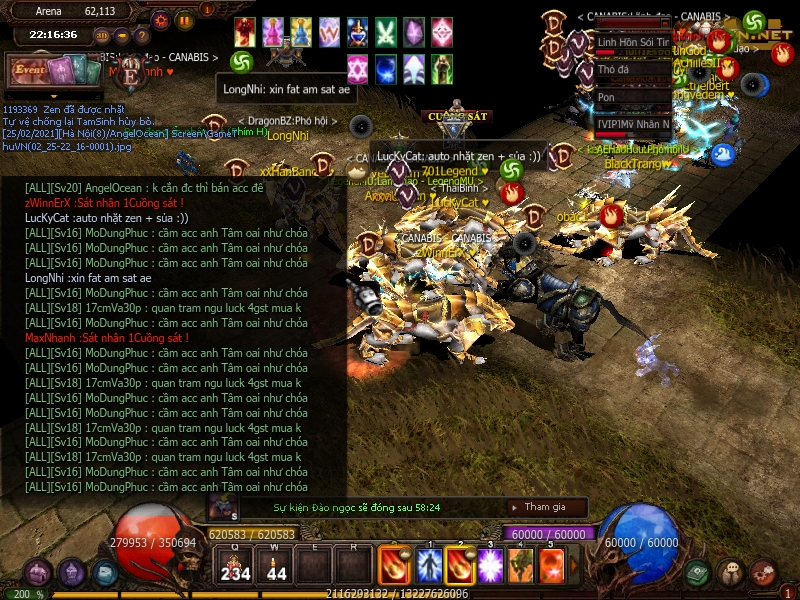Click the orange pause button
Image resolution: width=800 pixels, height=600 pixels.
coord(185,19)
